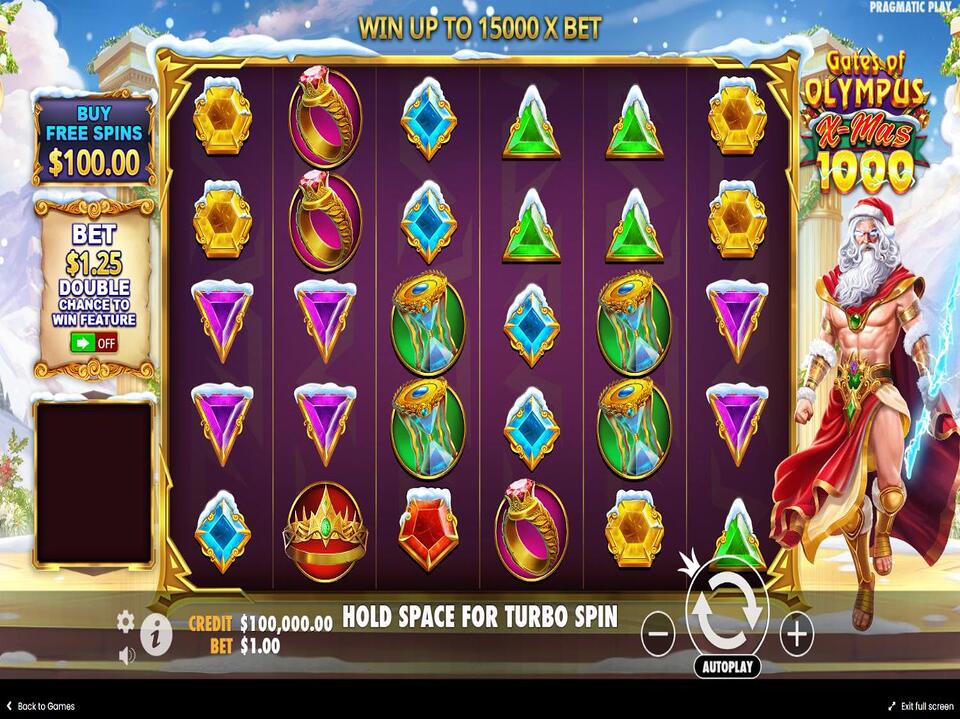The image size is (960, 719).
Task: Open the Autoplay options
Action: (x=727, y=666)
